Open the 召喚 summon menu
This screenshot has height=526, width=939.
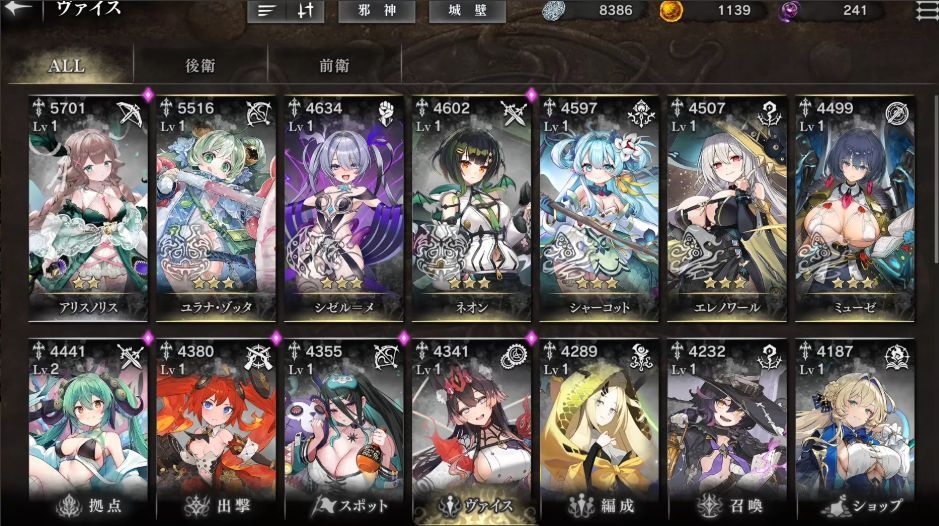click(727, 505)
